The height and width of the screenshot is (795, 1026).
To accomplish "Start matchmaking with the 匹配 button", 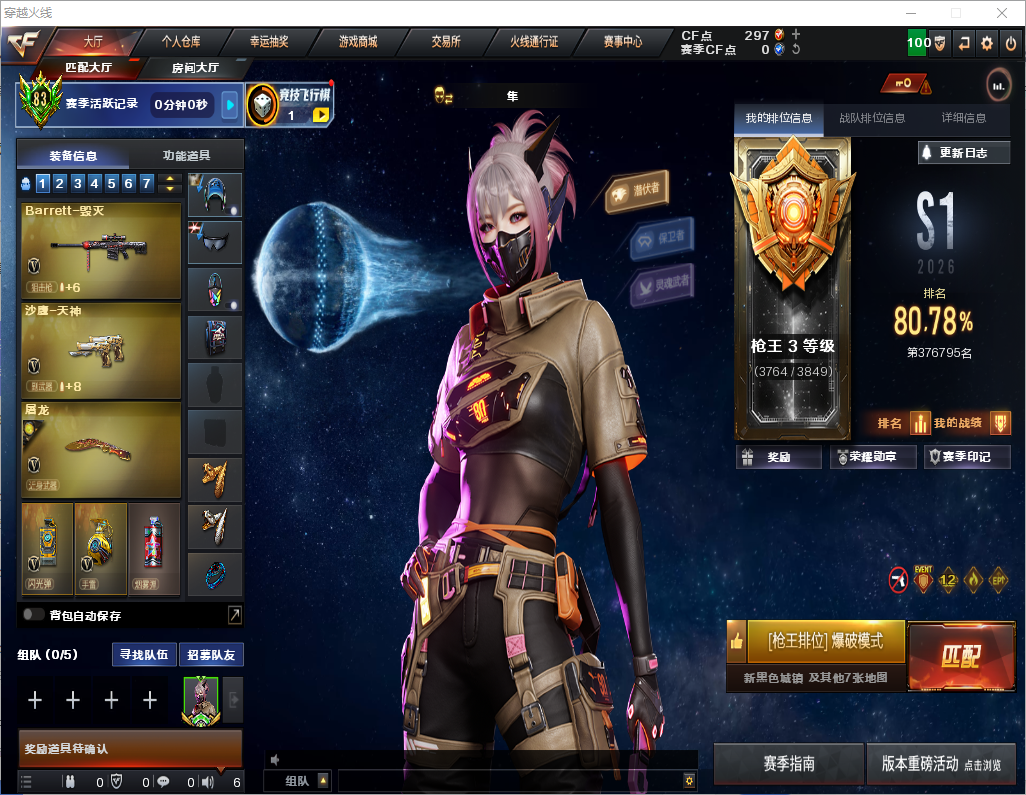I will 960,656.
